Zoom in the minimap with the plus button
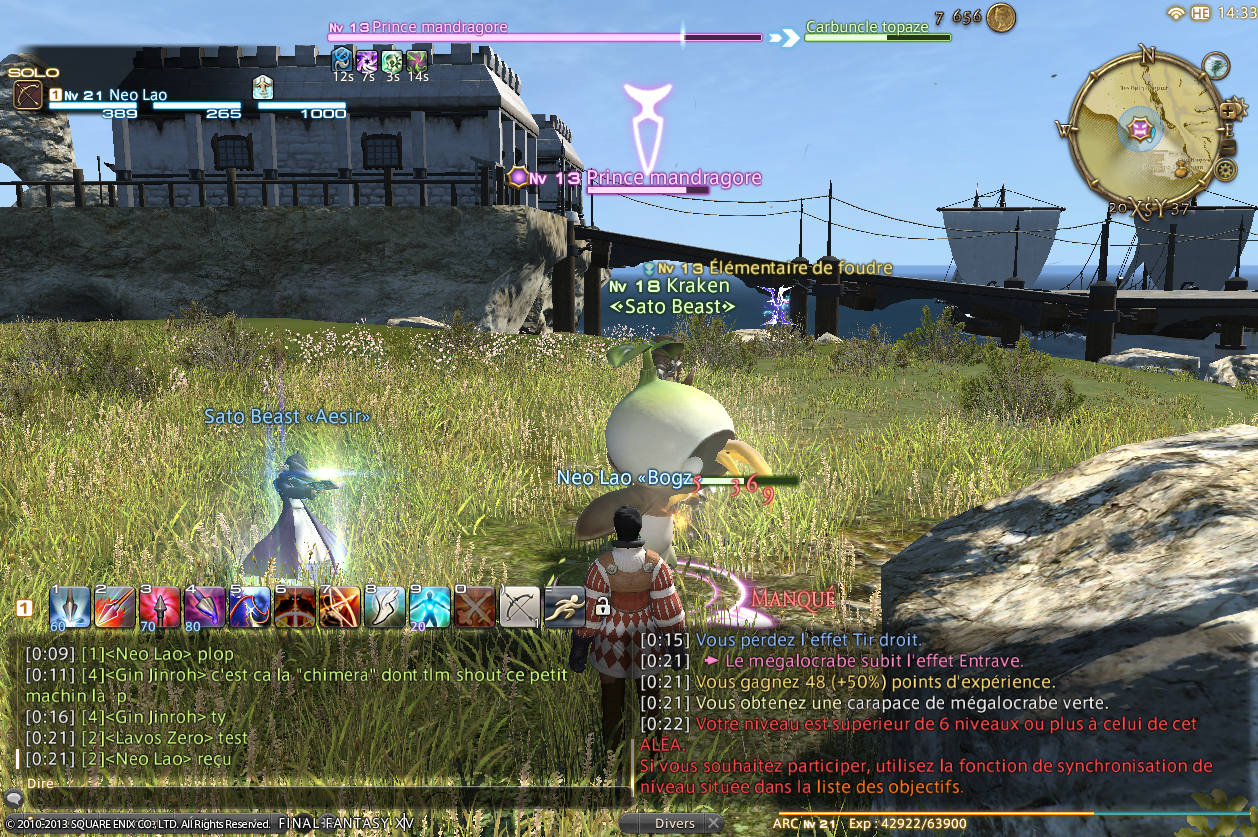 click(x=1228, y=110)
